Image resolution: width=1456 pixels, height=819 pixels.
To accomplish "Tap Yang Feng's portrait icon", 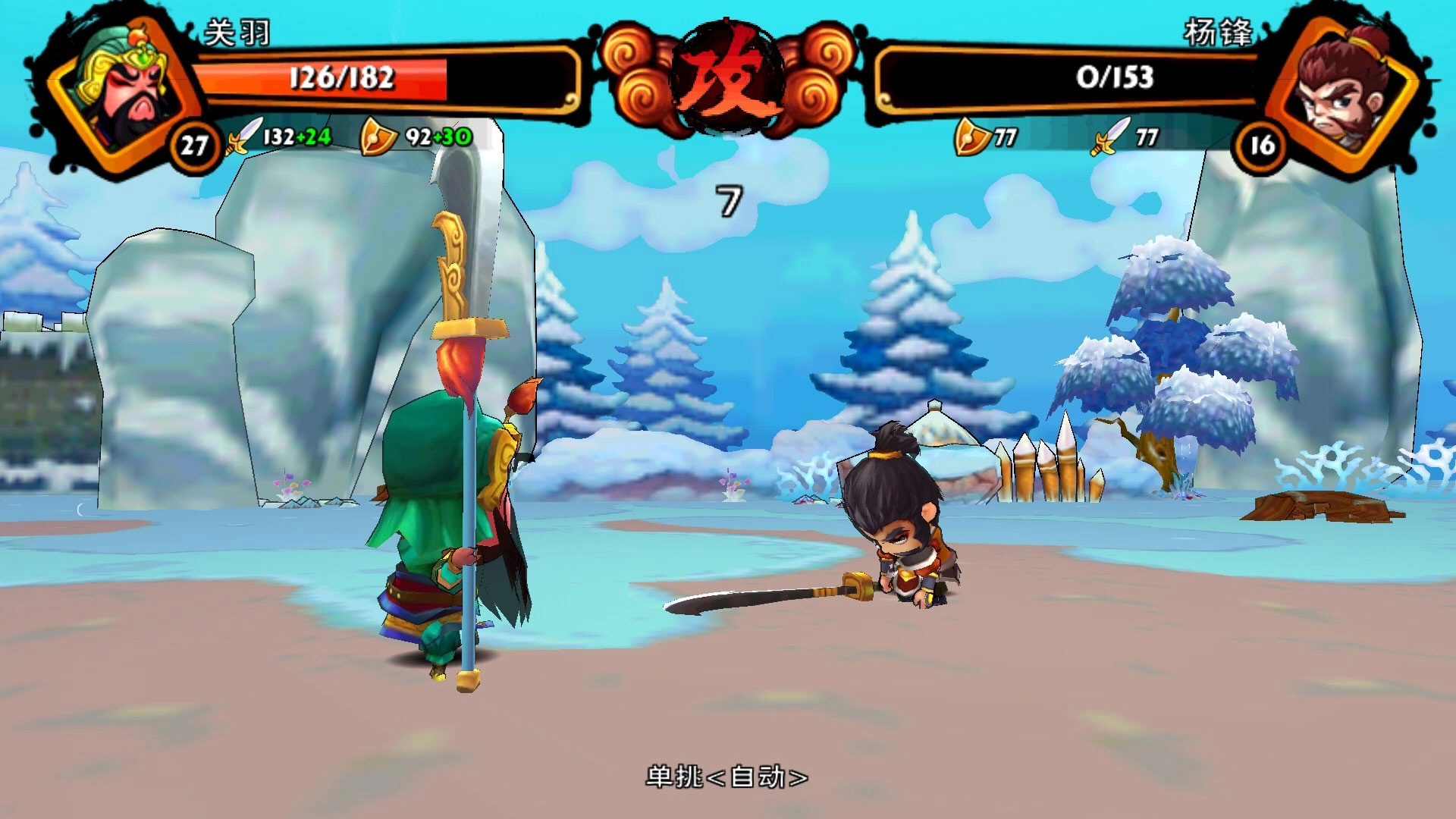I will click(x=1342, y=87).
